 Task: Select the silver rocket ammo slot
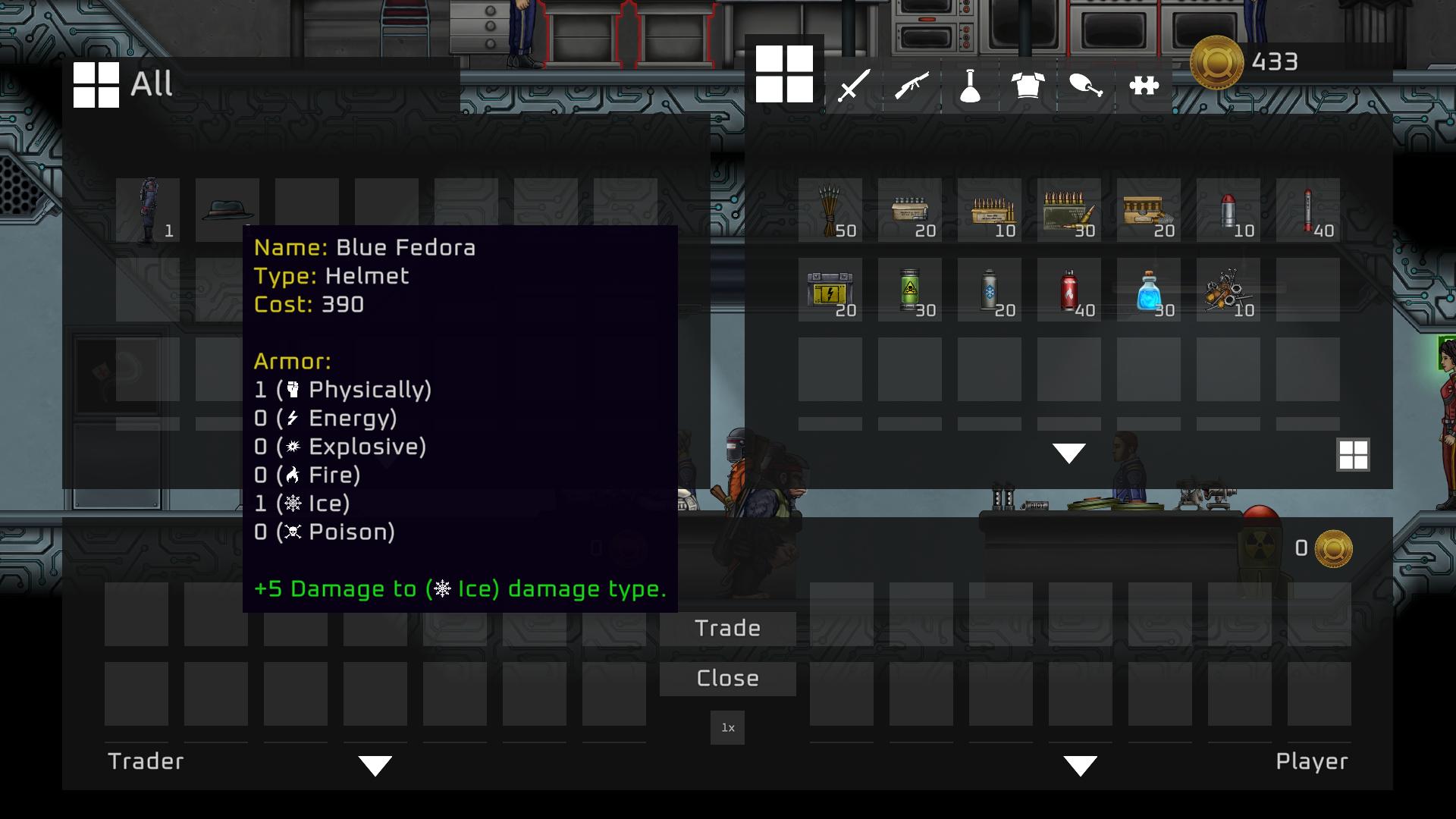(1228, 210)
